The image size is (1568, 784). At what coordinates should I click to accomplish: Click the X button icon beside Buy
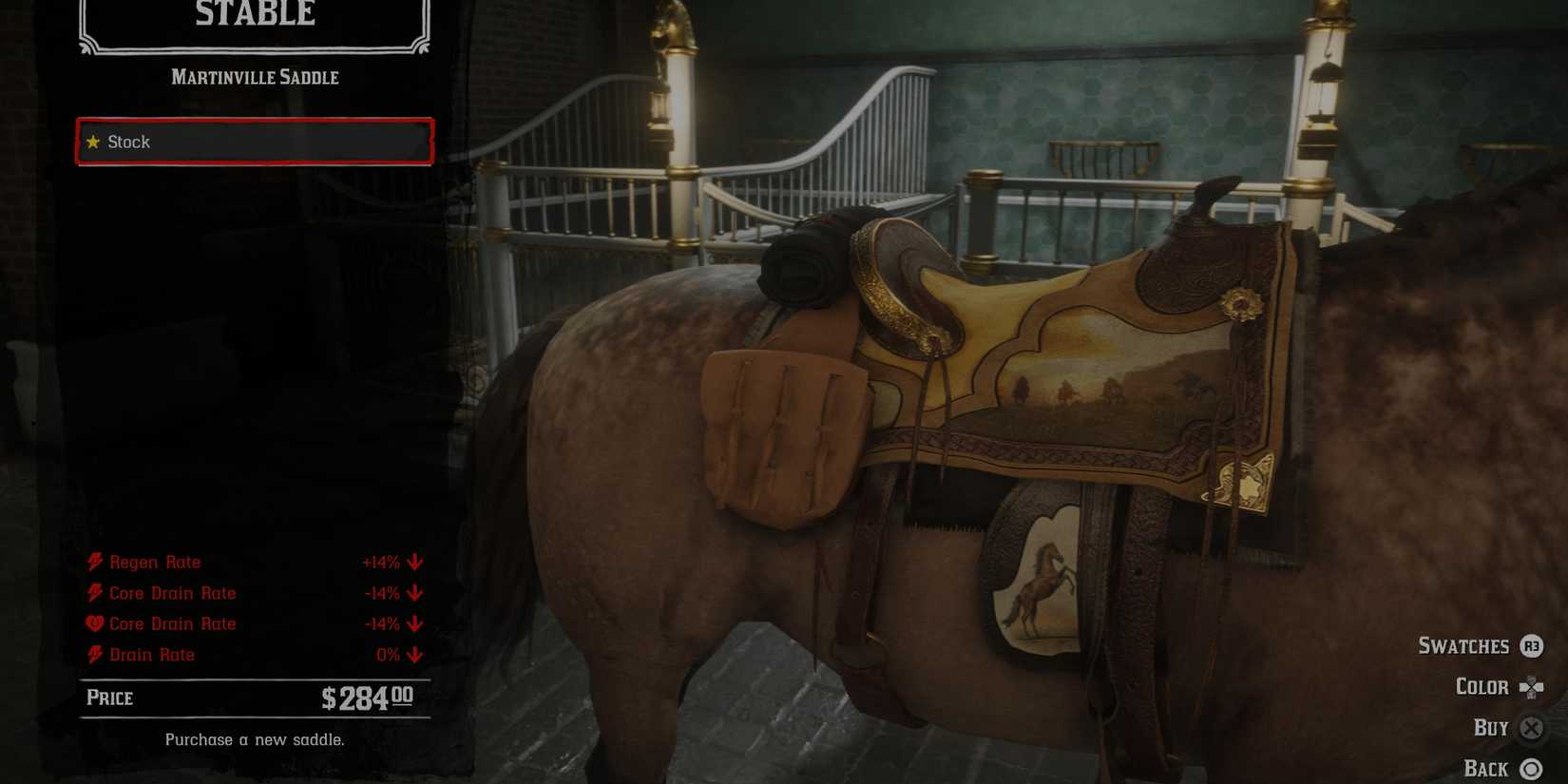click(x=1531, y=728)
